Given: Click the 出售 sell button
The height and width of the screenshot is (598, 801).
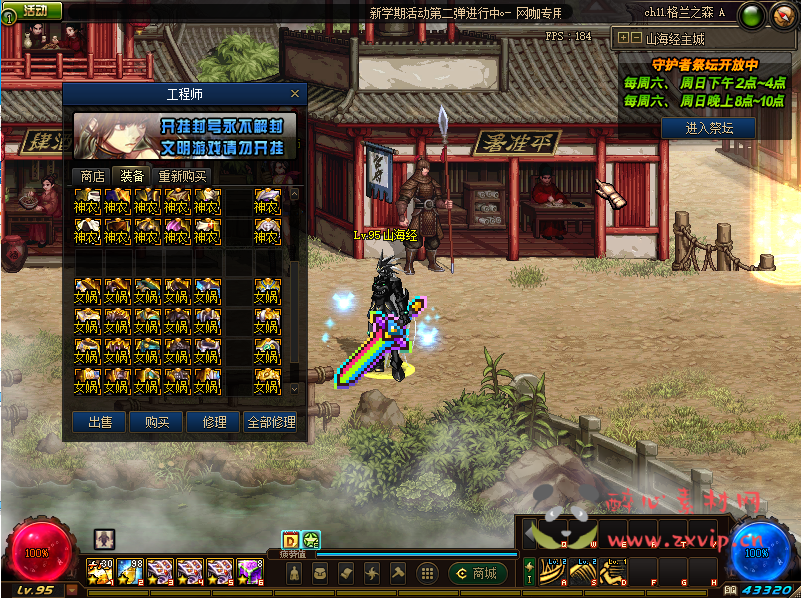Looking at the screenshot, I should pyautogui.click(x=100, y=422).
